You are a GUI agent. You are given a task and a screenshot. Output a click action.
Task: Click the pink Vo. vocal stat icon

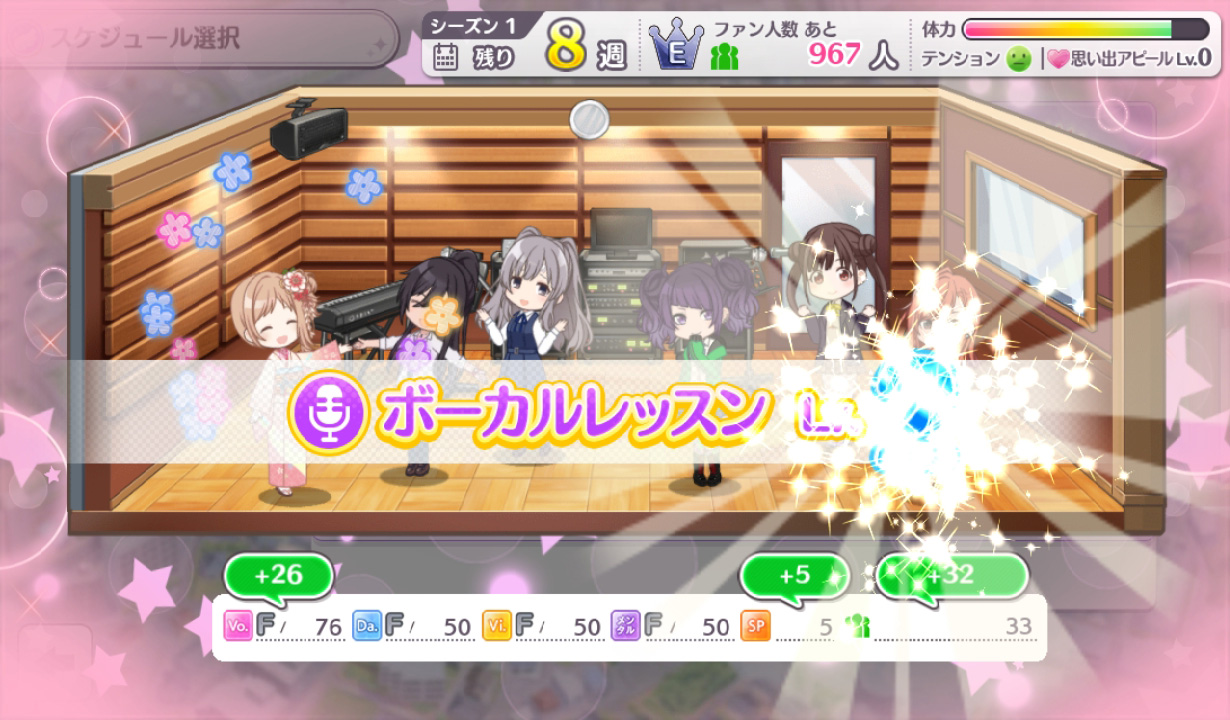pos(238,626)
